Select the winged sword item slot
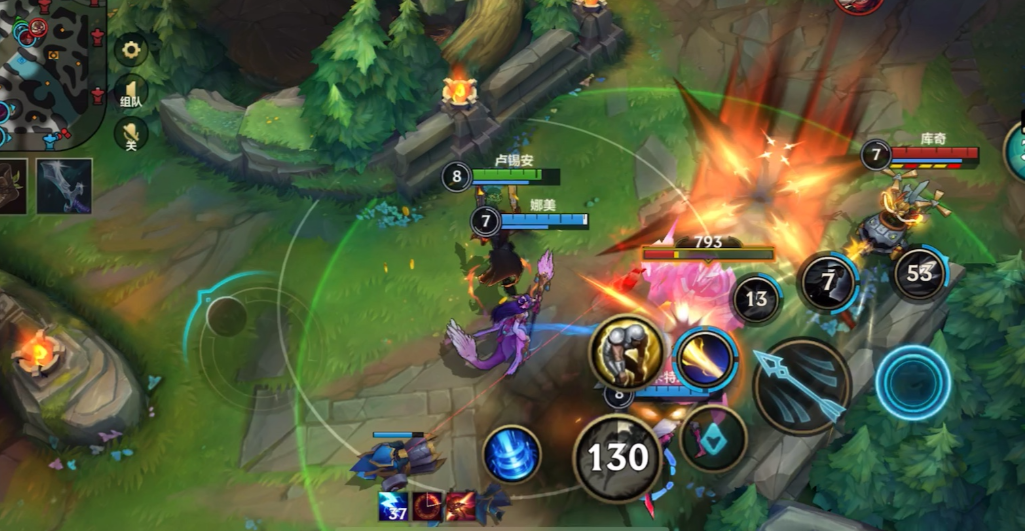Screen dimensions: 1025x531 (65, 186)
